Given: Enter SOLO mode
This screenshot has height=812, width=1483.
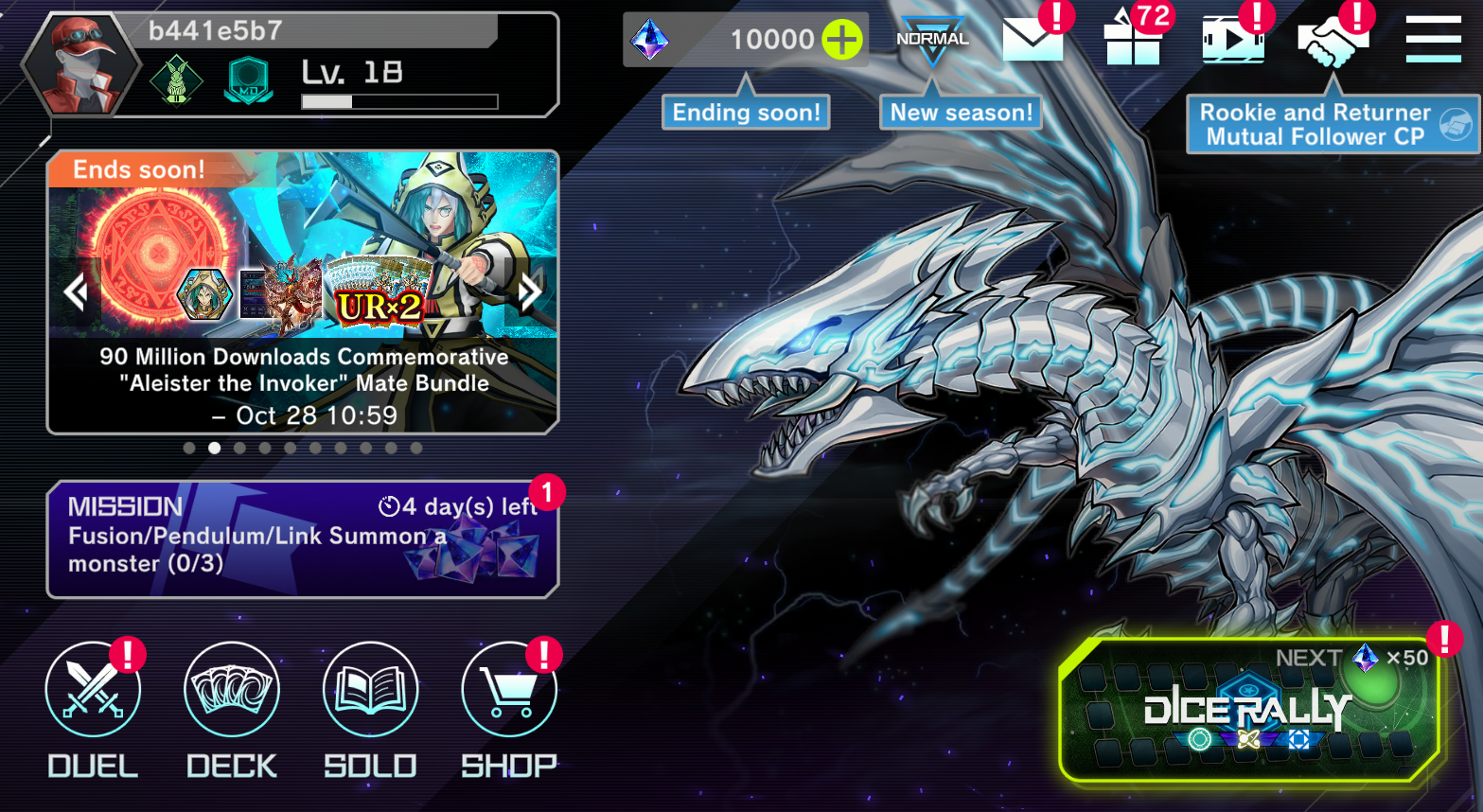Looking at the screenshot, I should click(370, 690).
